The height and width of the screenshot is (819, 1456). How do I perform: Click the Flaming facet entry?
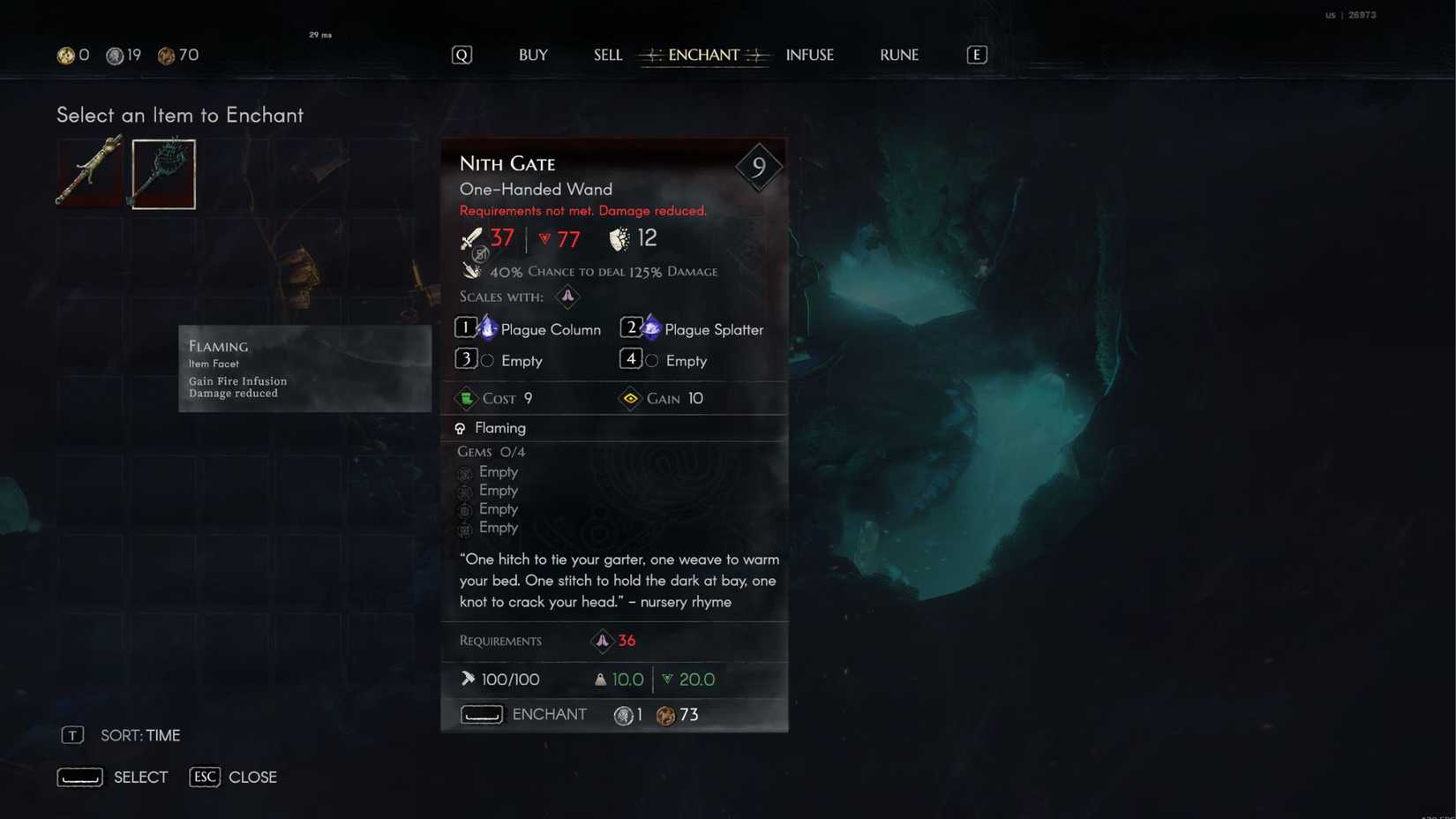click(499, 428)
